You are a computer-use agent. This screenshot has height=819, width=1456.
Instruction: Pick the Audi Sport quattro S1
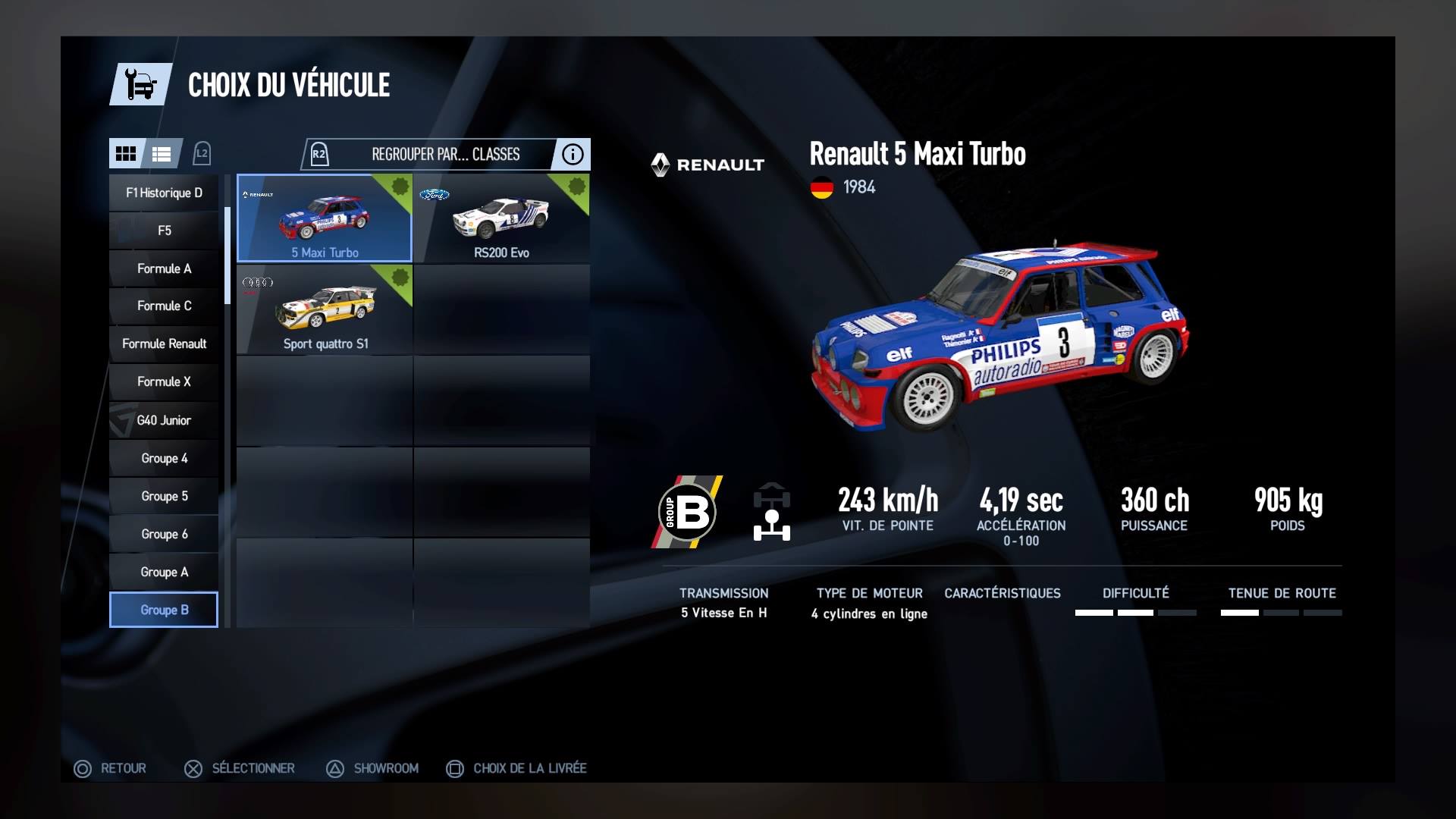click(325, 309)
